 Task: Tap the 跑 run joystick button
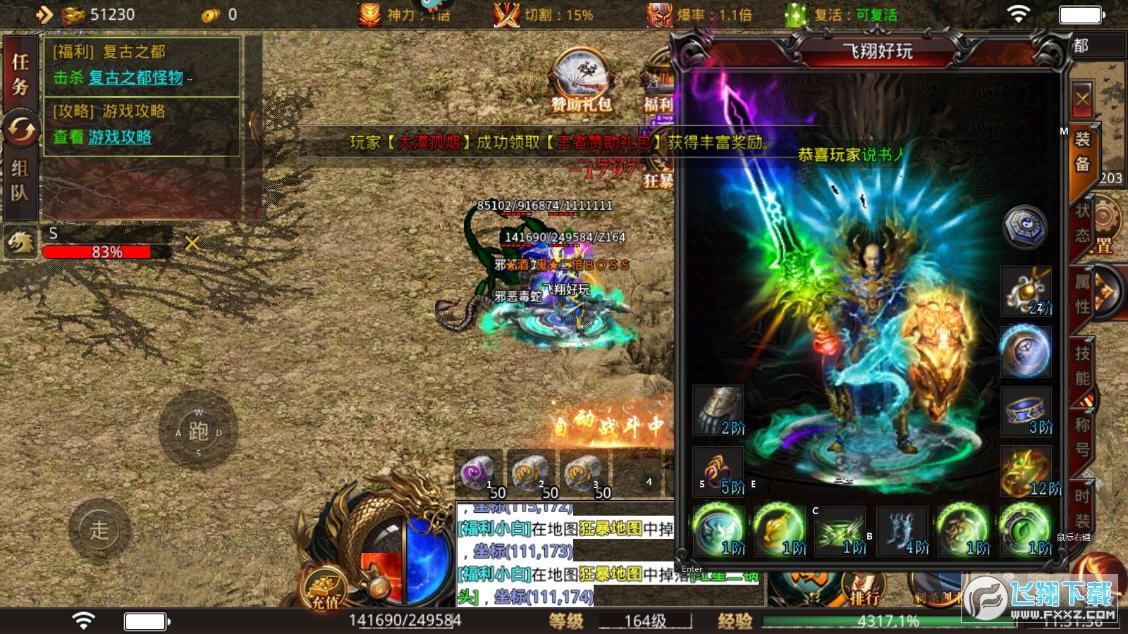tap(198, 432)
